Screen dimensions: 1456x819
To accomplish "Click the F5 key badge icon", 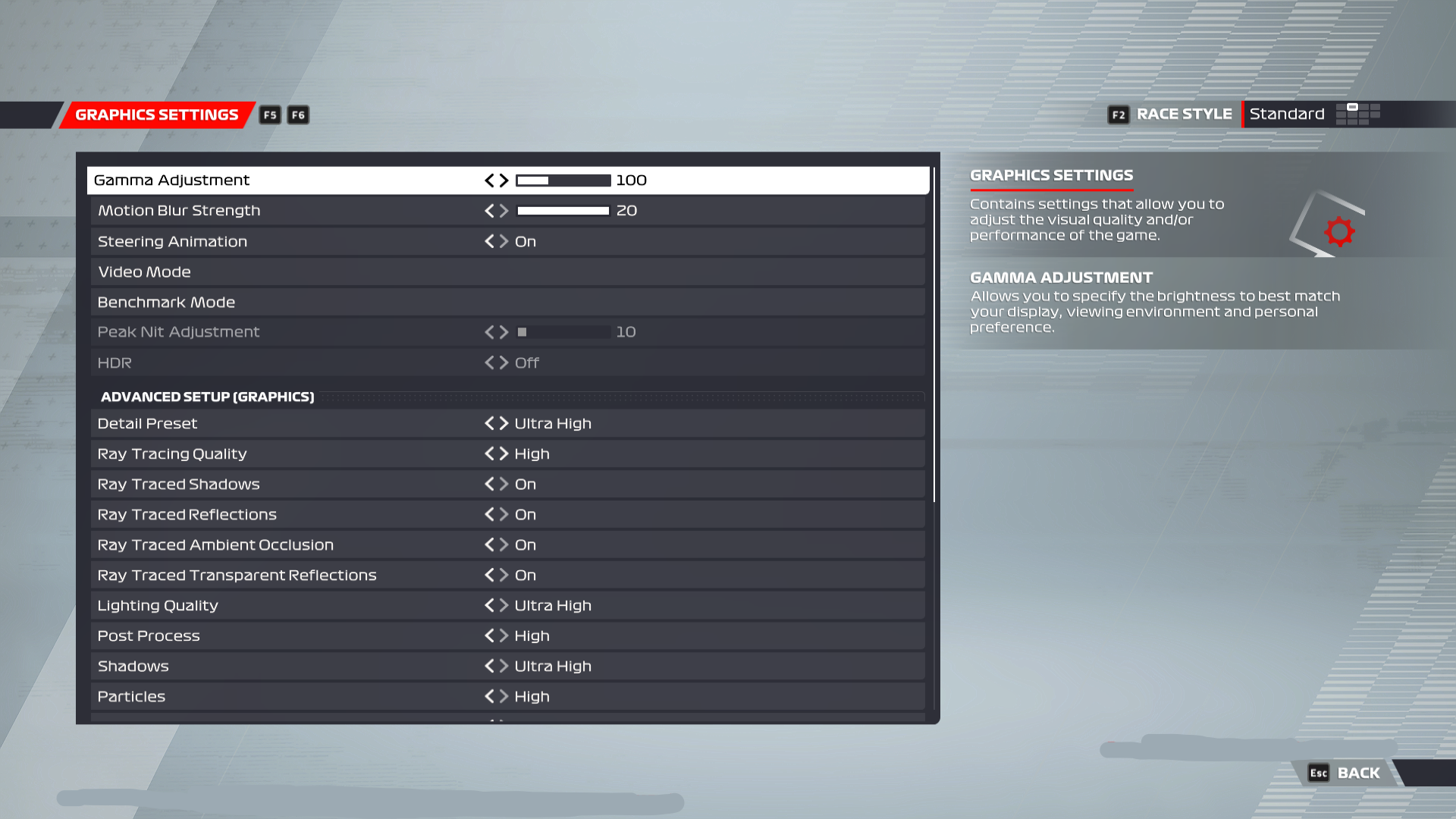I will 270,115.
